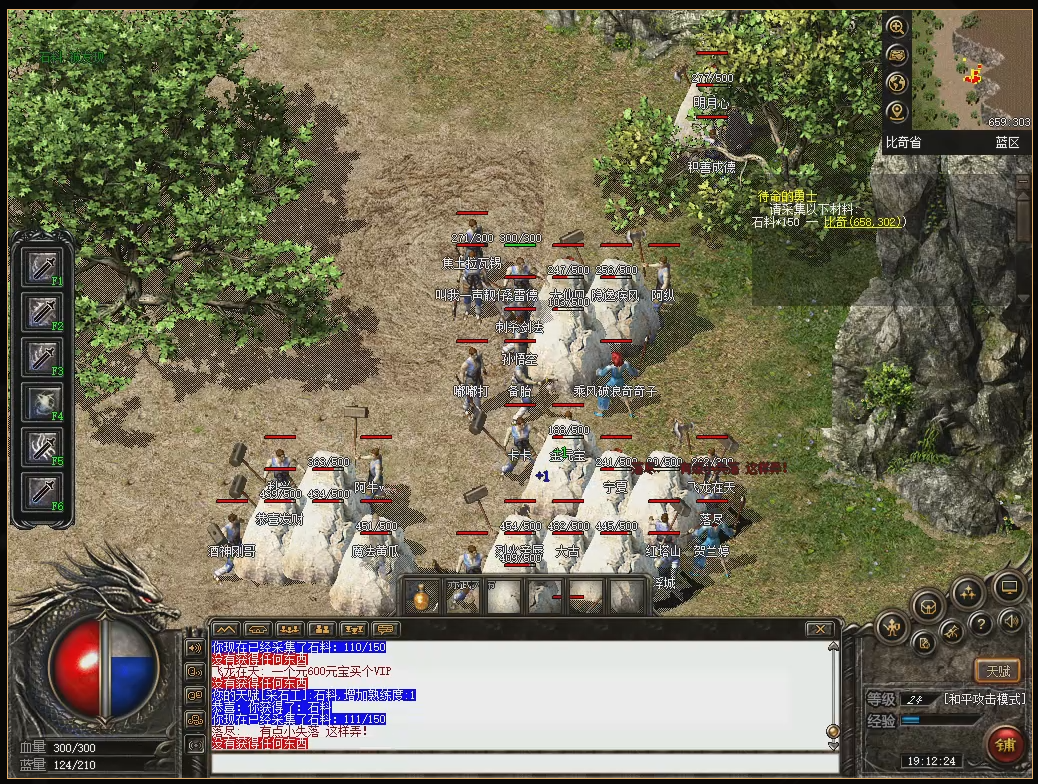Select the potion bottle hotbar slot
The width and height of the screenshot is (1038, 784).
[x=422, y=597]
